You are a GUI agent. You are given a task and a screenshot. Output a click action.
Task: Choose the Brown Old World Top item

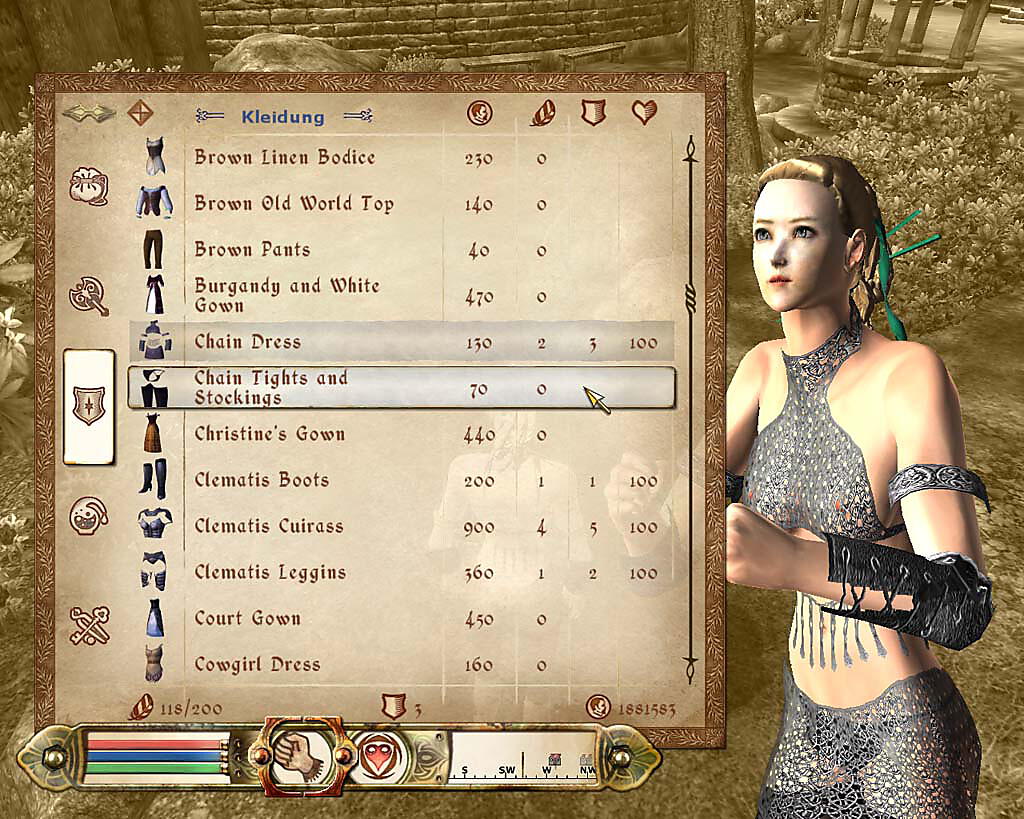click(294, 204)
